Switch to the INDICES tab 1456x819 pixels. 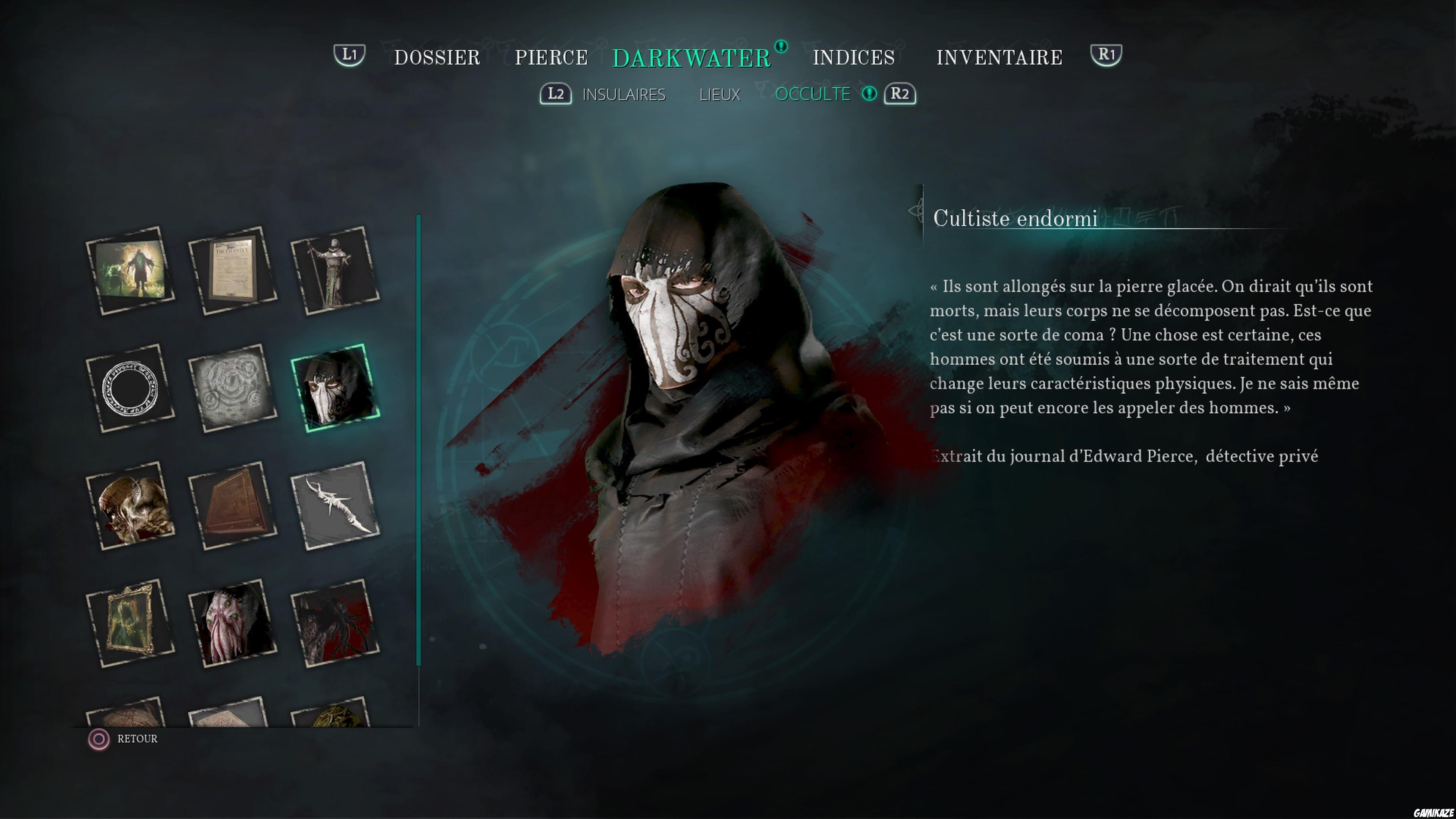coord(854,56)
